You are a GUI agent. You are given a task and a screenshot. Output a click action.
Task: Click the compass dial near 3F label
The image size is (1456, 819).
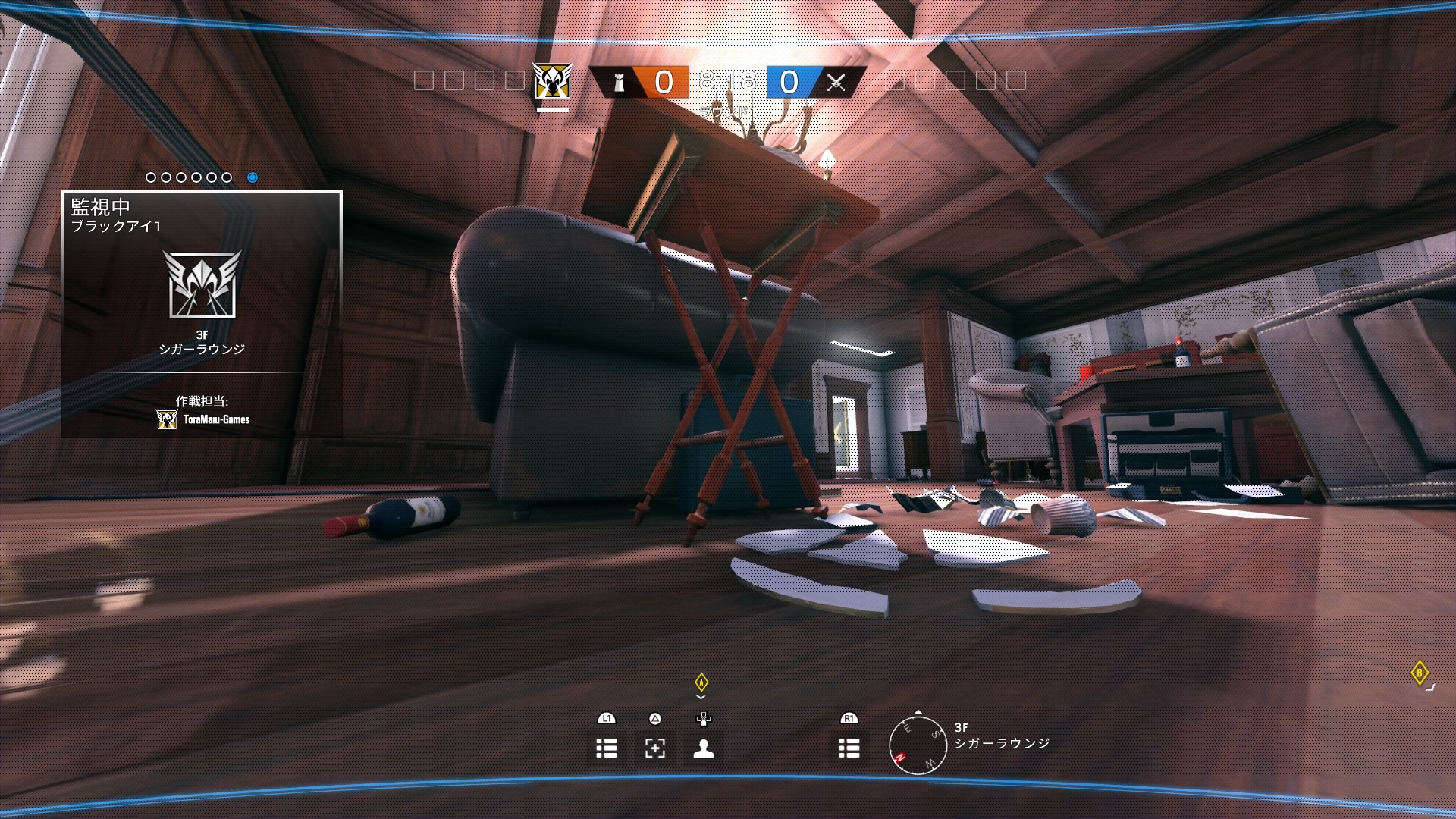pyautogui.click(x=918, y=747)
